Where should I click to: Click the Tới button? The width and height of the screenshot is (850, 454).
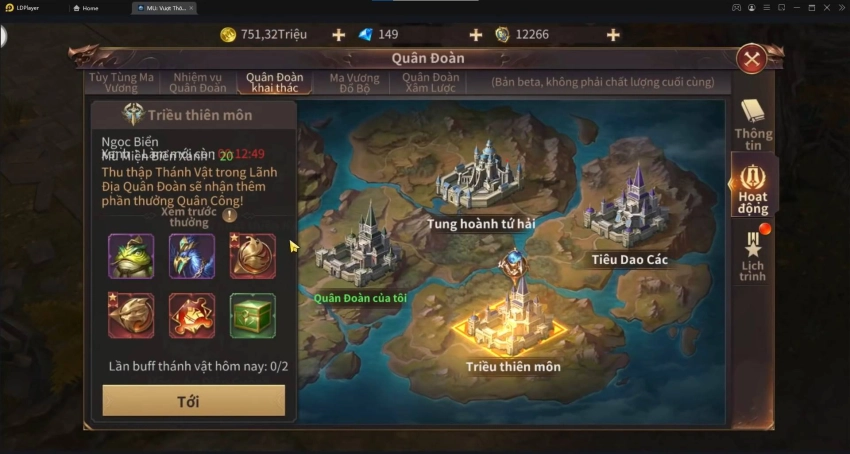(193, 401)
